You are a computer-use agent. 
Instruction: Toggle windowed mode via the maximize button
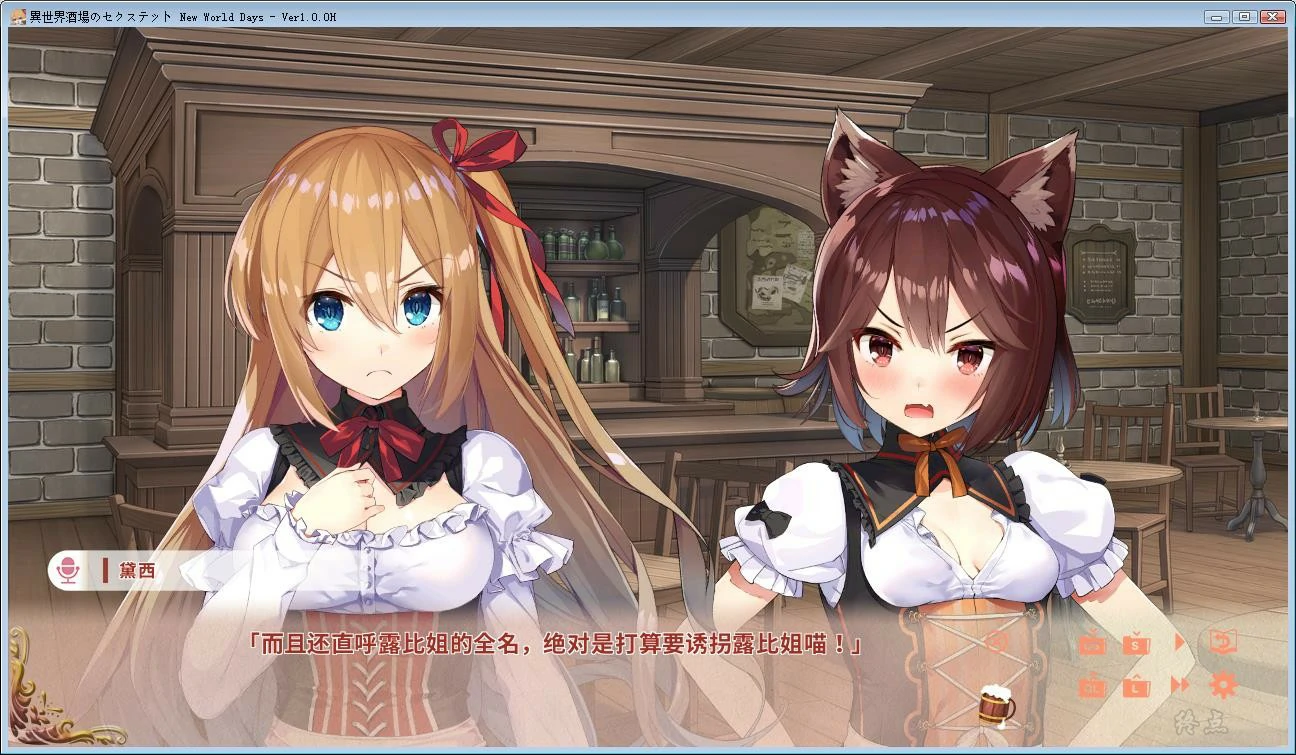coord(1243,16)
